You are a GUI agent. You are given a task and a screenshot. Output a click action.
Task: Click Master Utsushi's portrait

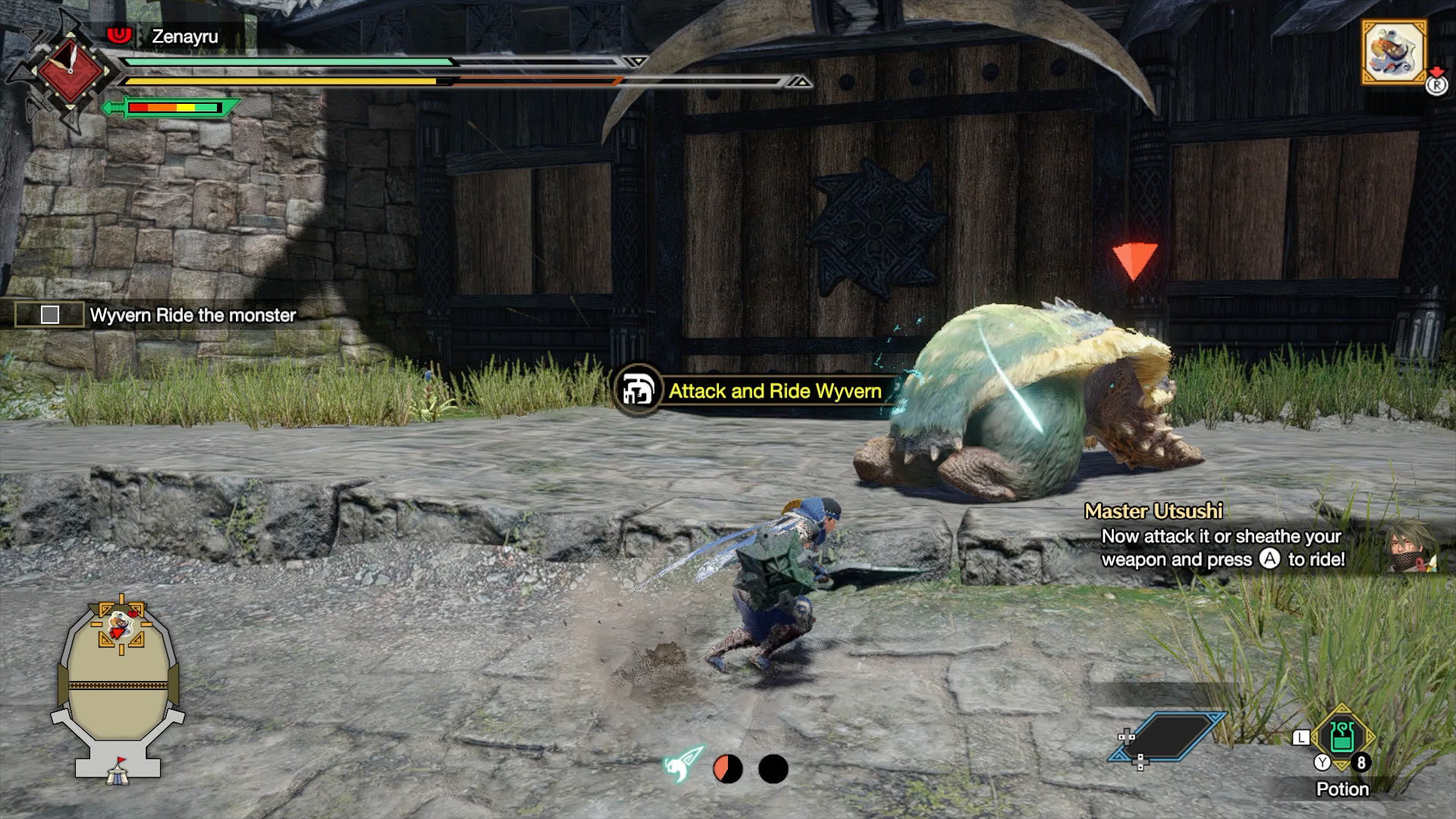1412,545
